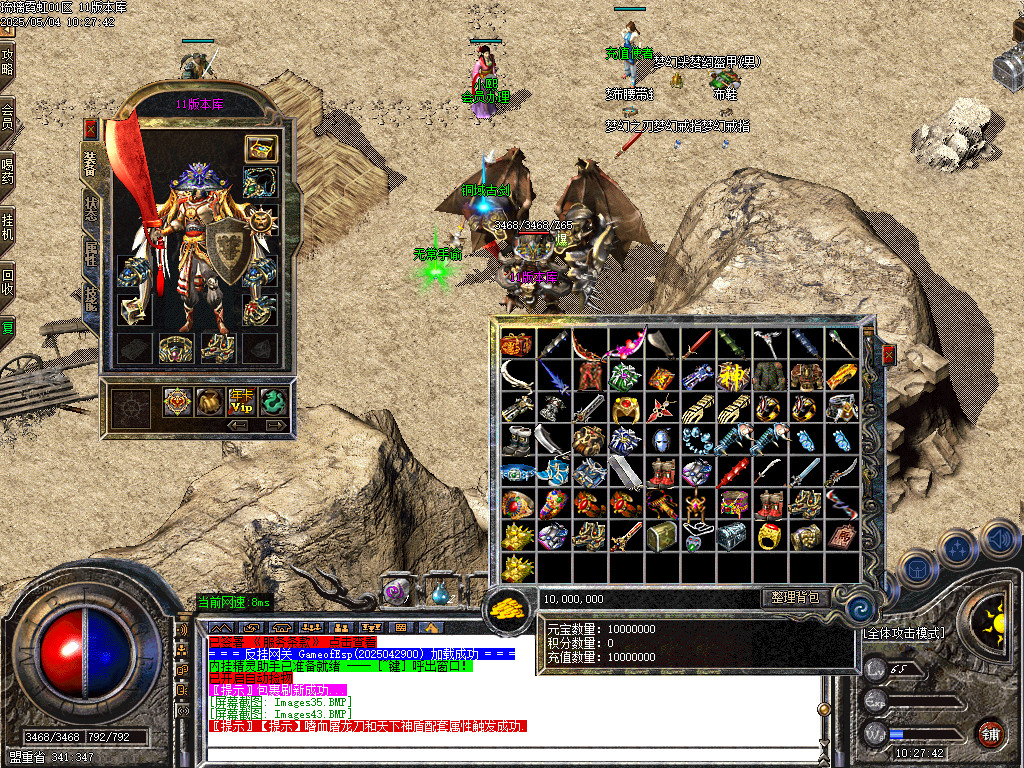The height and width of the screenshot is (768, 1024).
Task: Open the 属性 attributes tab
Action: 91,254
